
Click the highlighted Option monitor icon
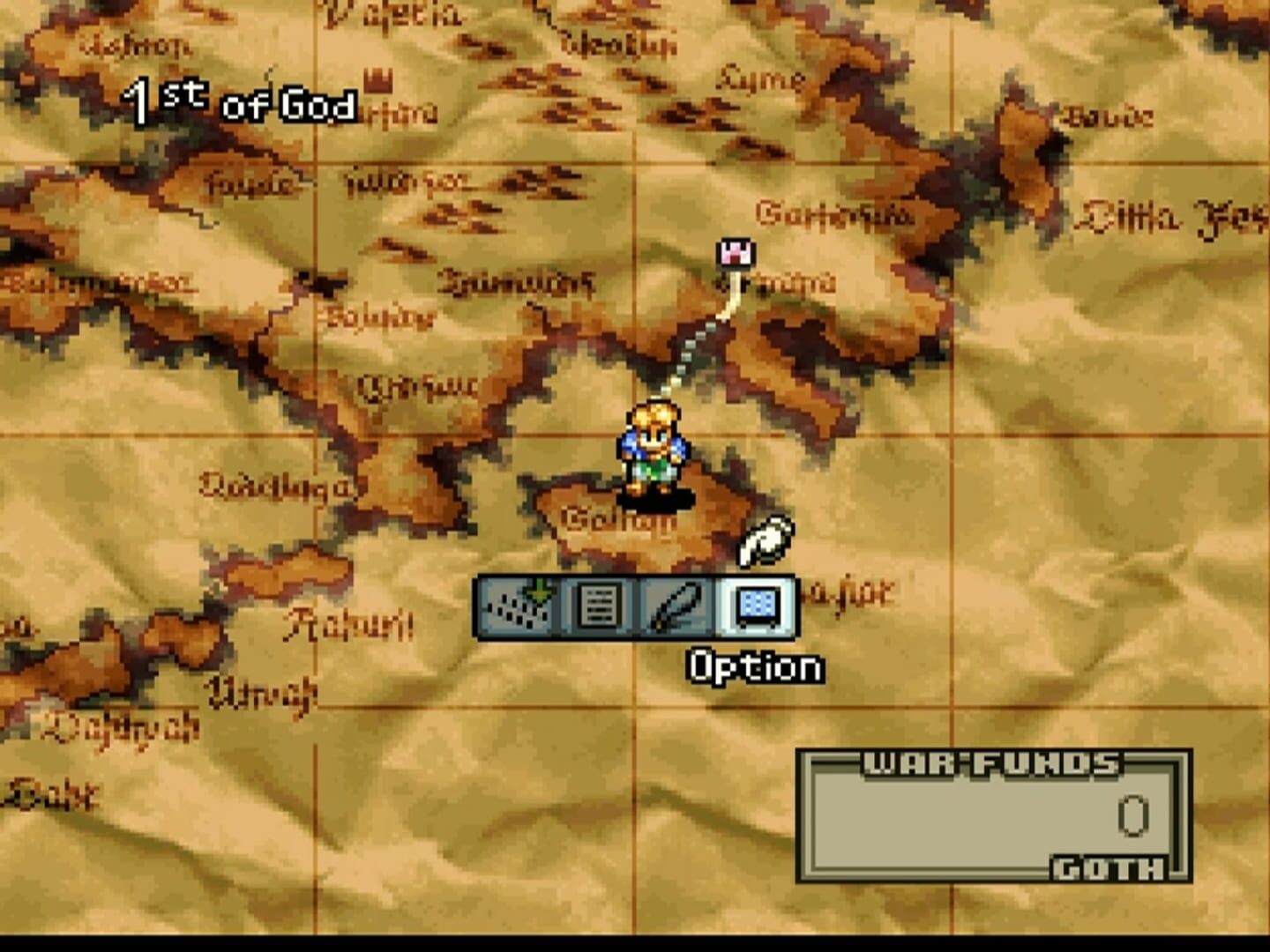coord(758,607)
